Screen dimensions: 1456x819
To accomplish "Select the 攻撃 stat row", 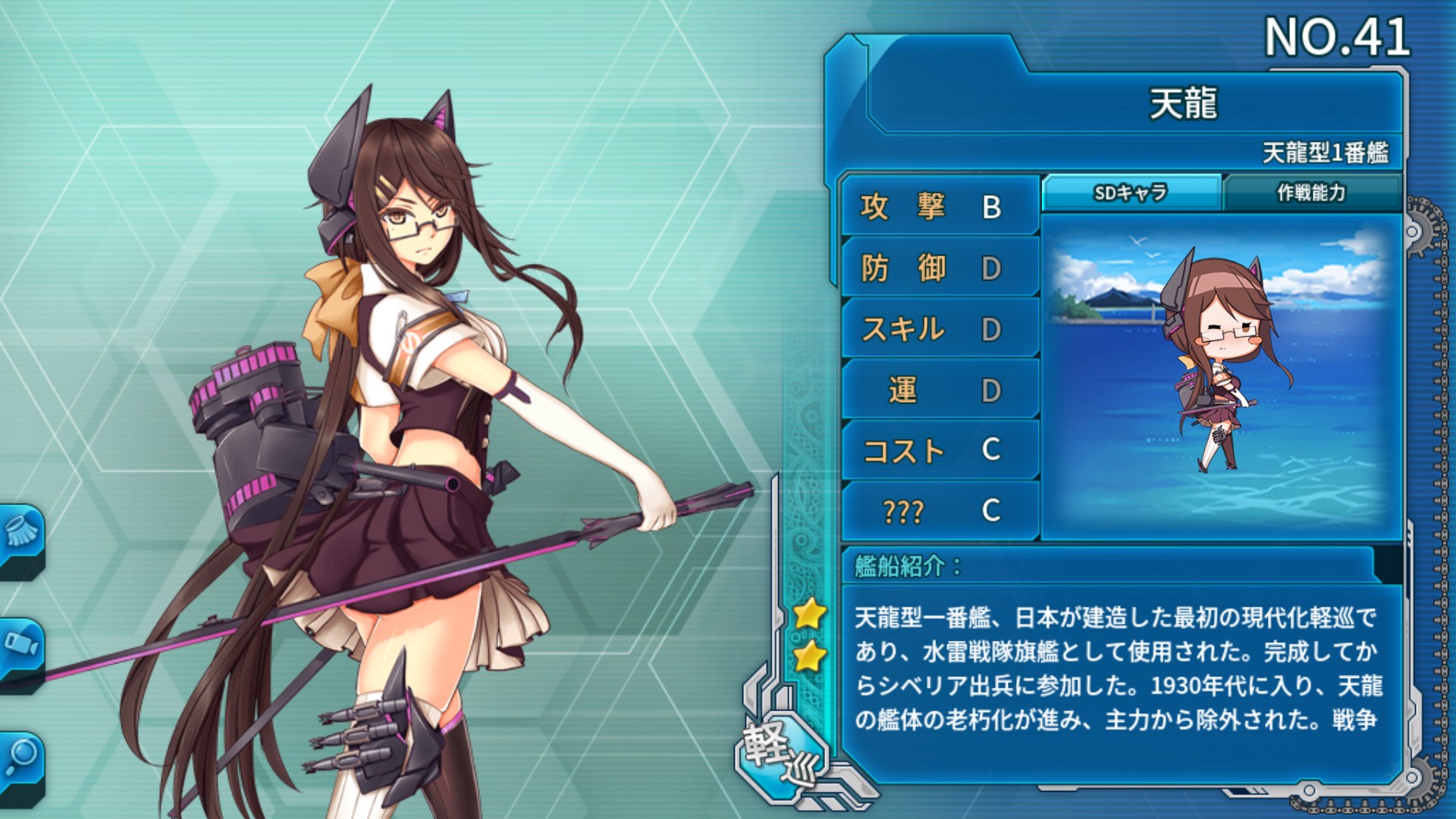I will tap(939, 206).
